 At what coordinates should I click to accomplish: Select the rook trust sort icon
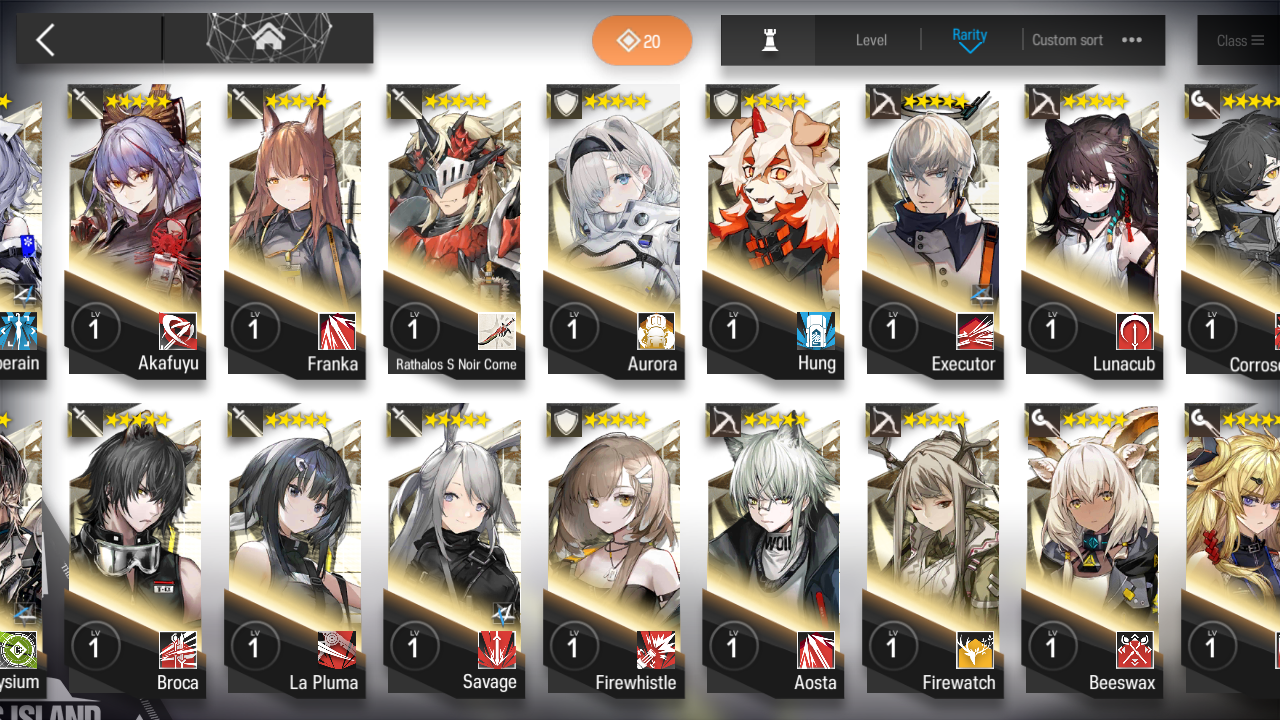[767, 40]
